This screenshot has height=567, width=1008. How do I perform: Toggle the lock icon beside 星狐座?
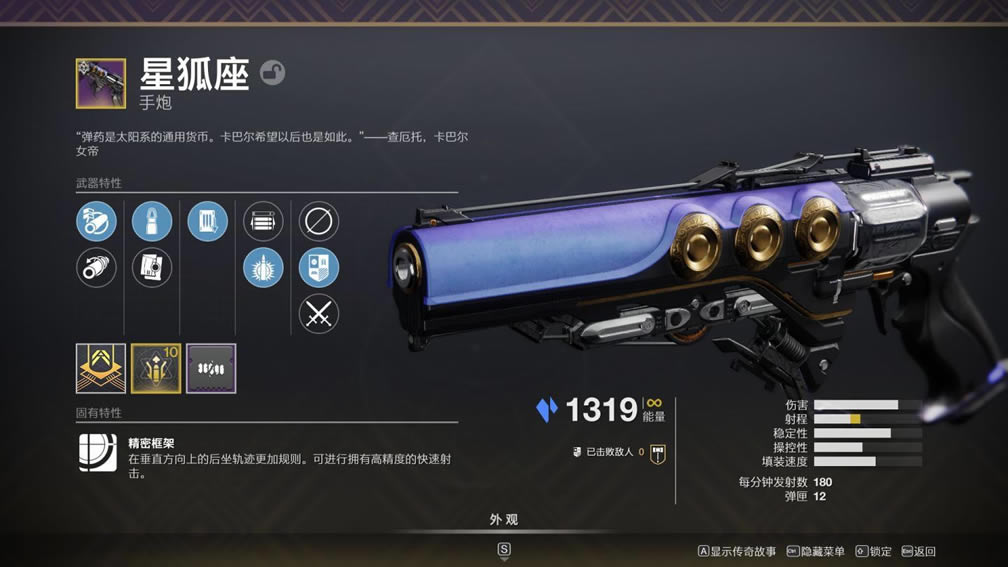pos(272,72)
